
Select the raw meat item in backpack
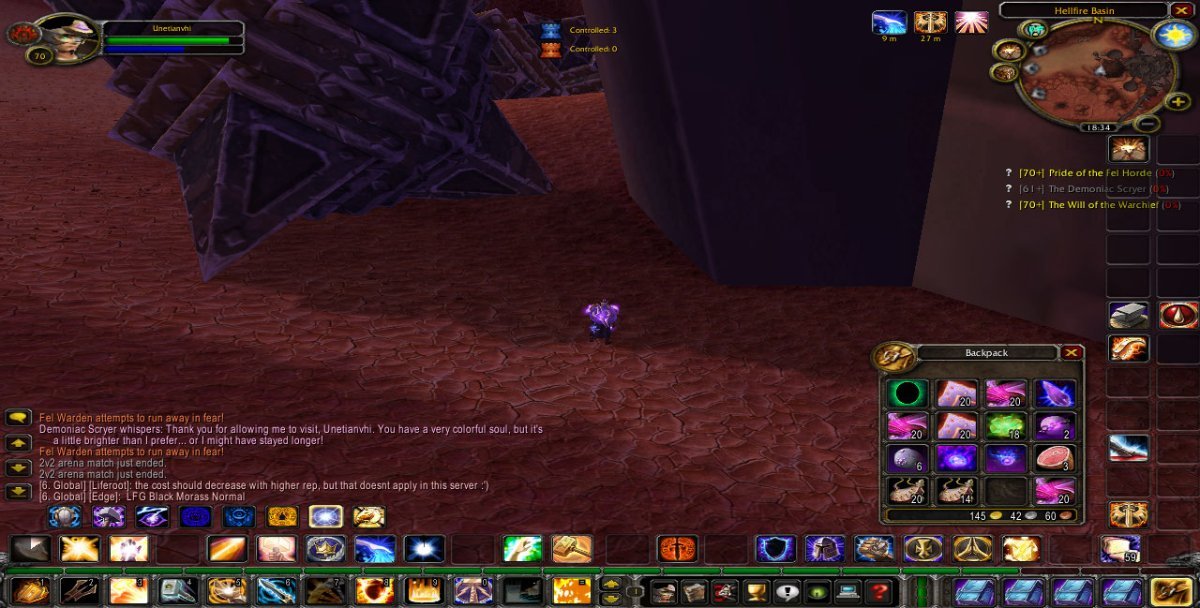pyautogui.click(x=1054, y=458)
